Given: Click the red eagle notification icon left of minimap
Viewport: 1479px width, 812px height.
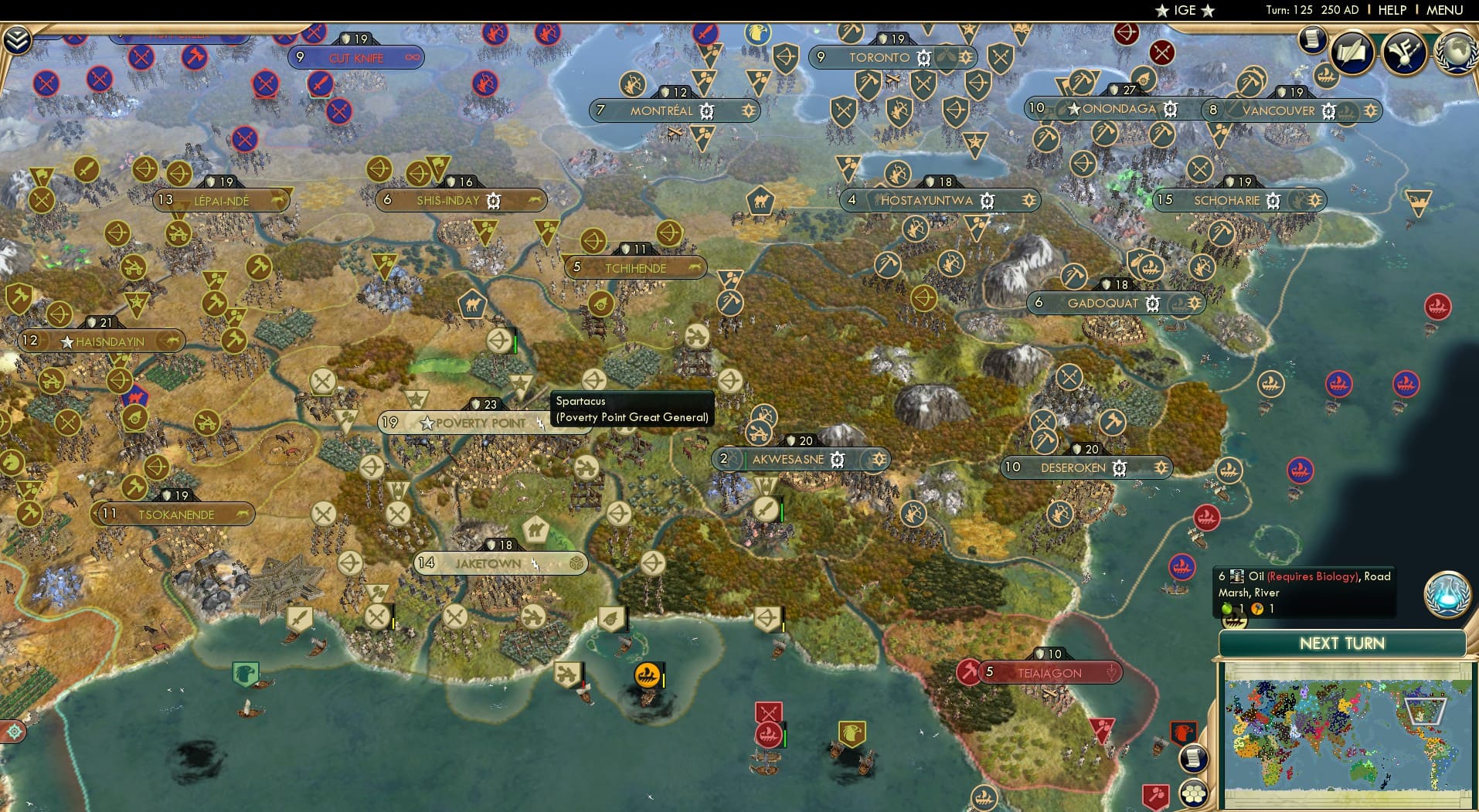Looking at the screenshot, I should (x=1184, y=732).
